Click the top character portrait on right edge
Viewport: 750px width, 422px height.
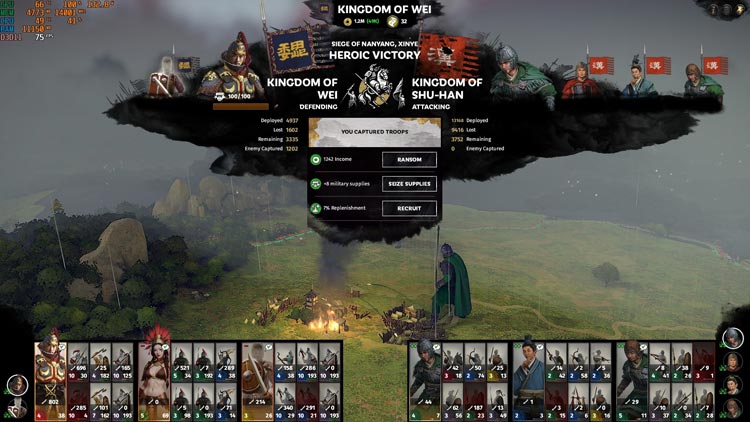(x=734, y=338)
